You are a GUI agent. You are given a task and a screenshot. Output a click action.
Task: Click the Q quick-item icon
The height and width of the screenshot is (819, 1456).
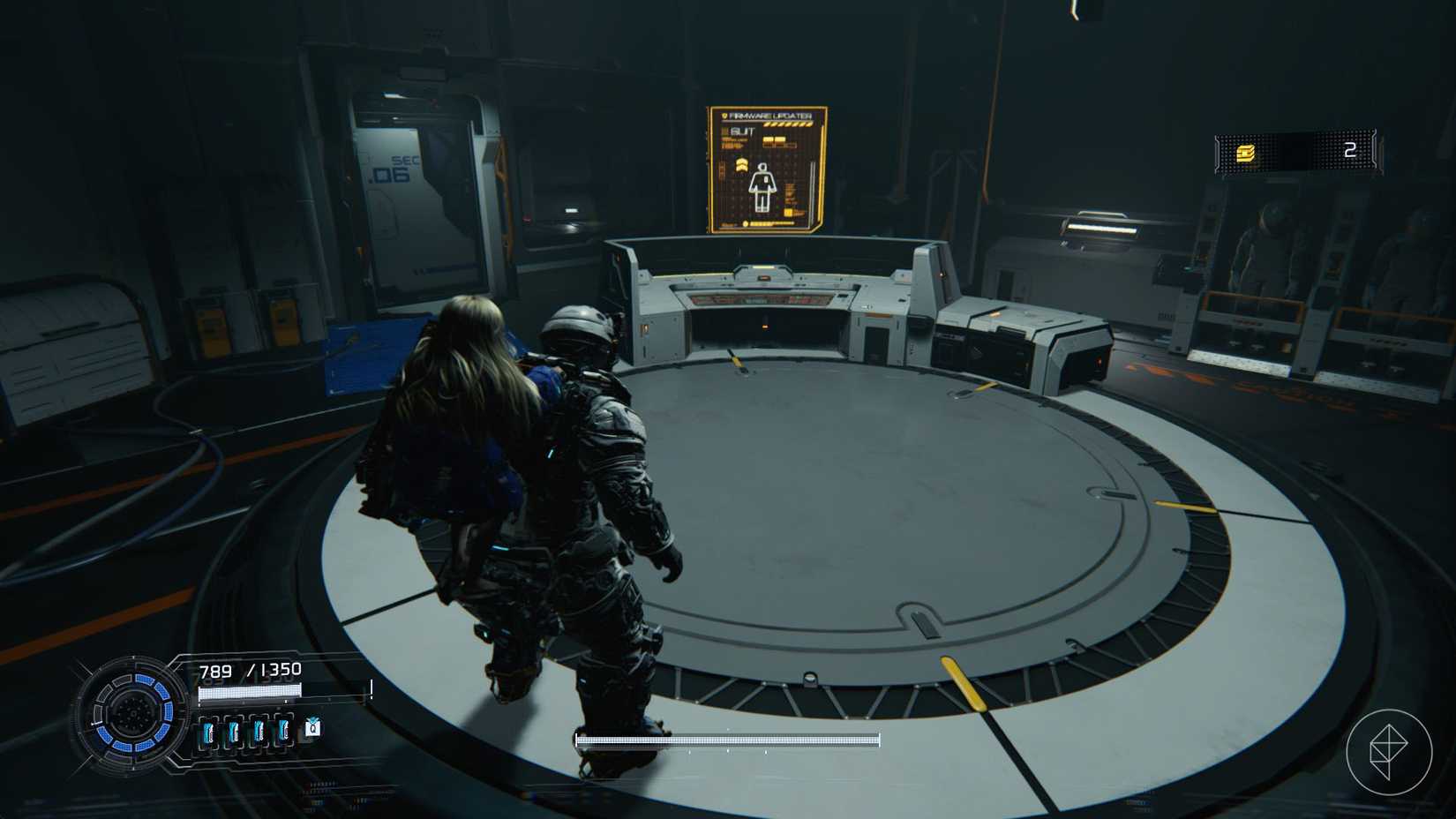tap(312, 728)
